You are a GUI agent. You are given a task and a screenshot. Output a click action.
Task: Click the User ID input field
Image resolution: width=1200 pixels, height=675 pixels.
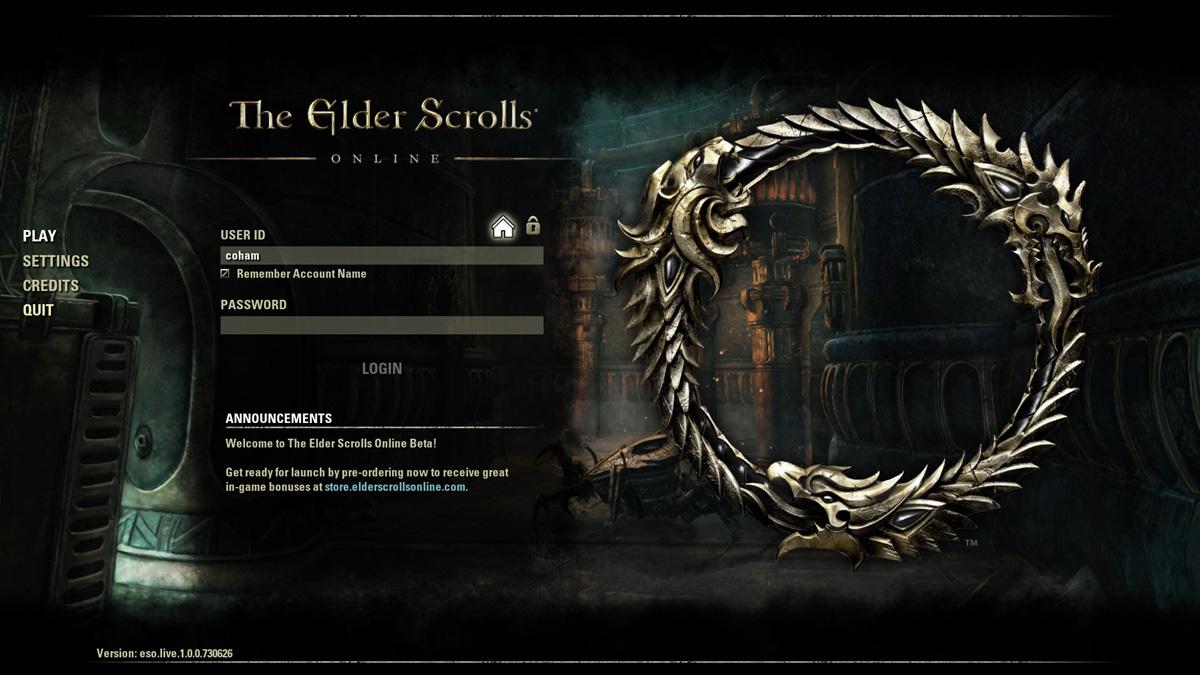pyautogui.click(x=382, y=256)
